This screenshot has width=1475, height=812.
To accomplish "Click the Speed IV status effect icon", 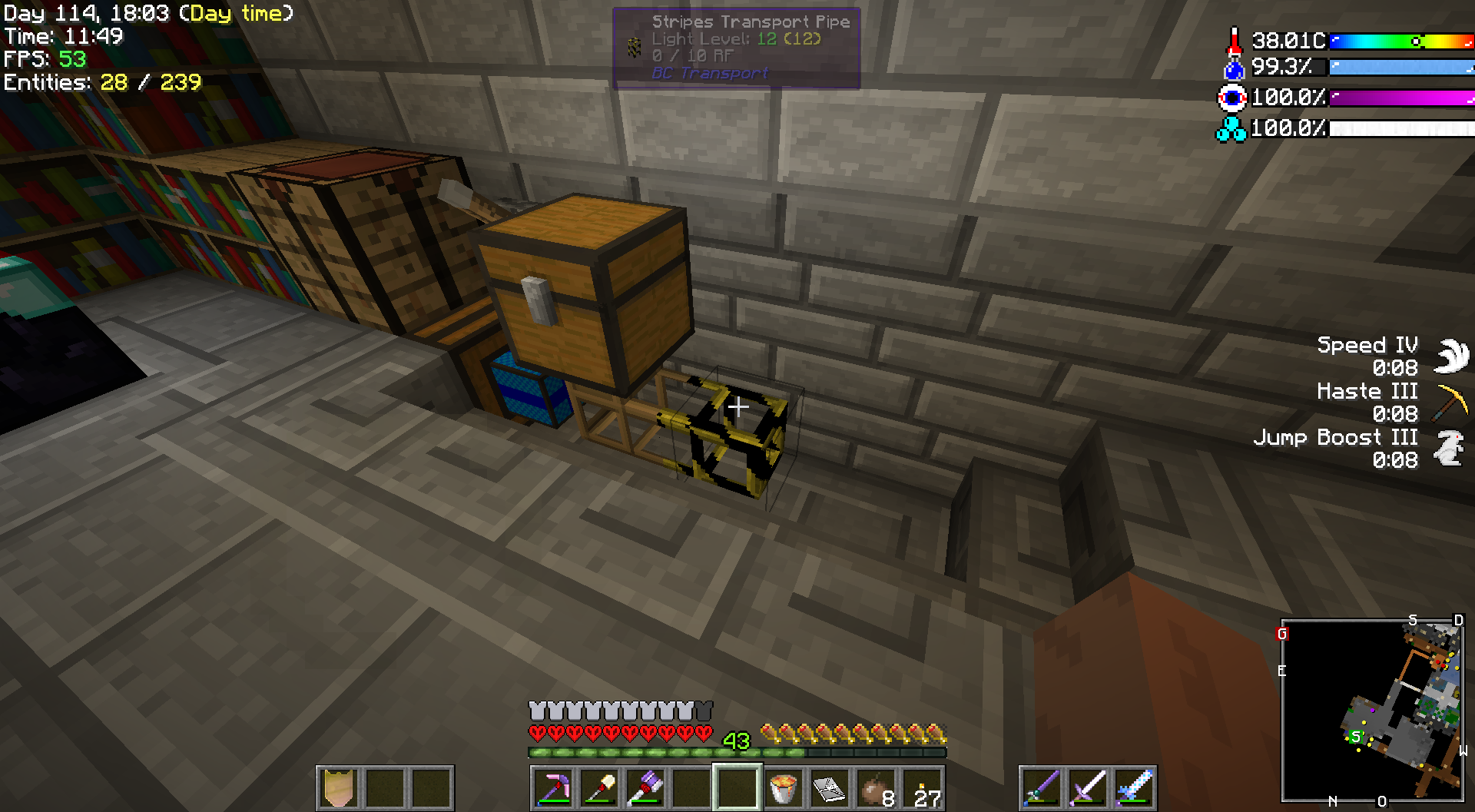I will [x=1452, y=356].
